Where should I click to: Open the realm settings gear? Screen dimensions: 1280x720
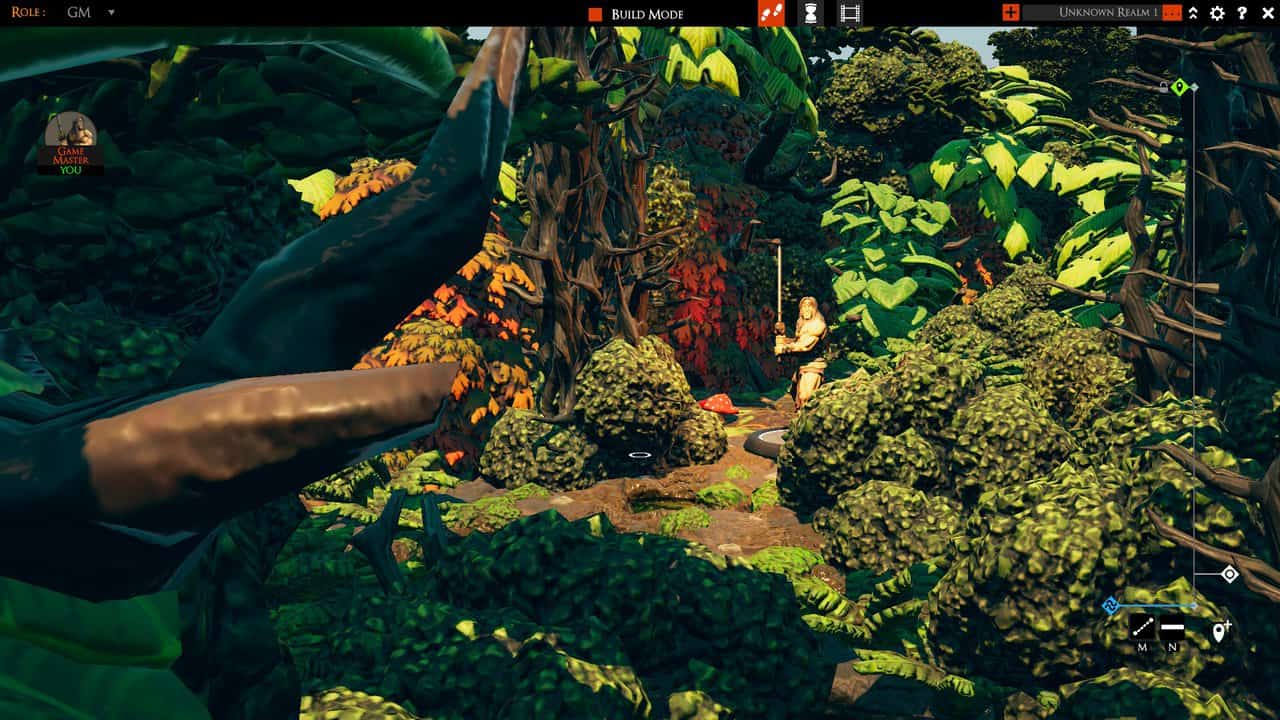click(1216, 13)
